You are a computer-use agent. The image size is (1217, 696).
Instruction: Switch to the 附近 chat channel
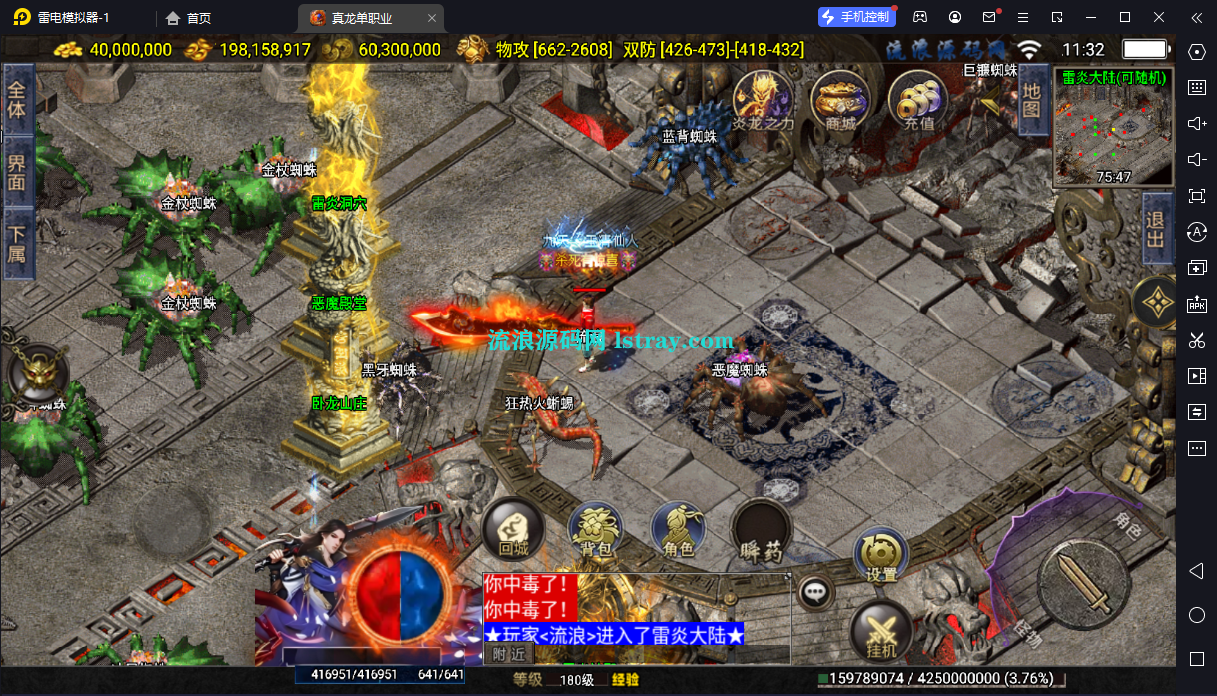coord(509,654)
